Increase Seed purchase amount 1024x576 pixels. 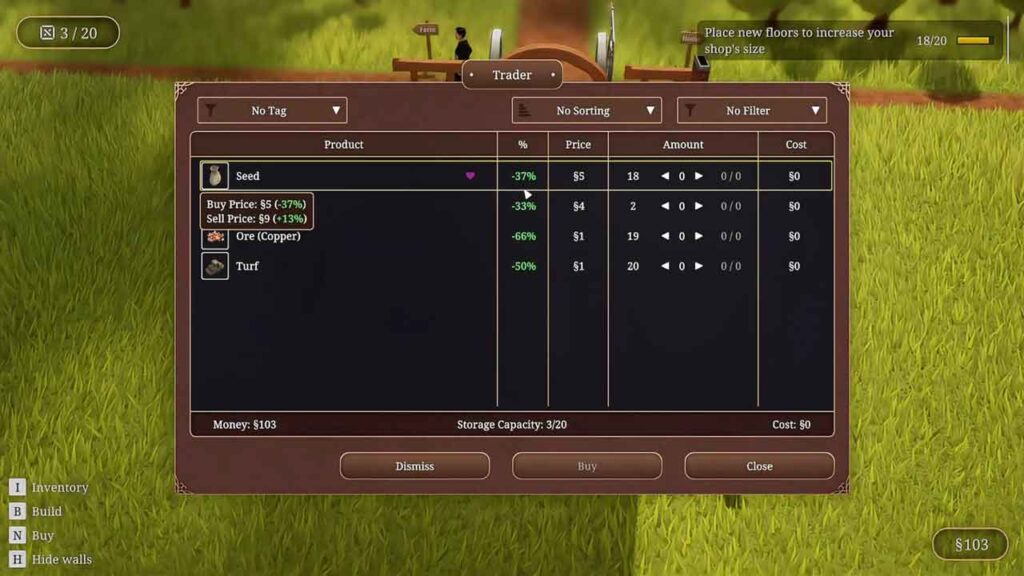pyautogui.click(x=699, y=176)
